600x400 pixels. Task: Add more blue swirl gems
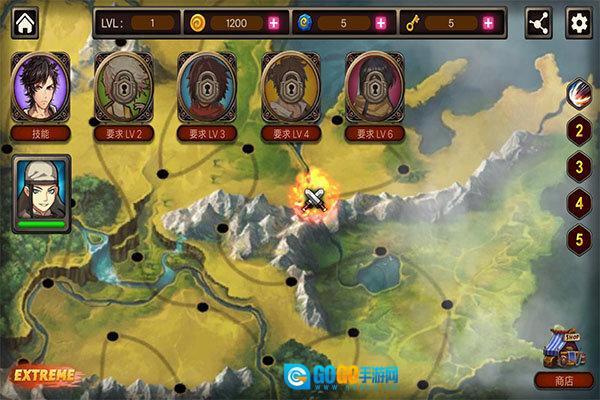point(380,22)
